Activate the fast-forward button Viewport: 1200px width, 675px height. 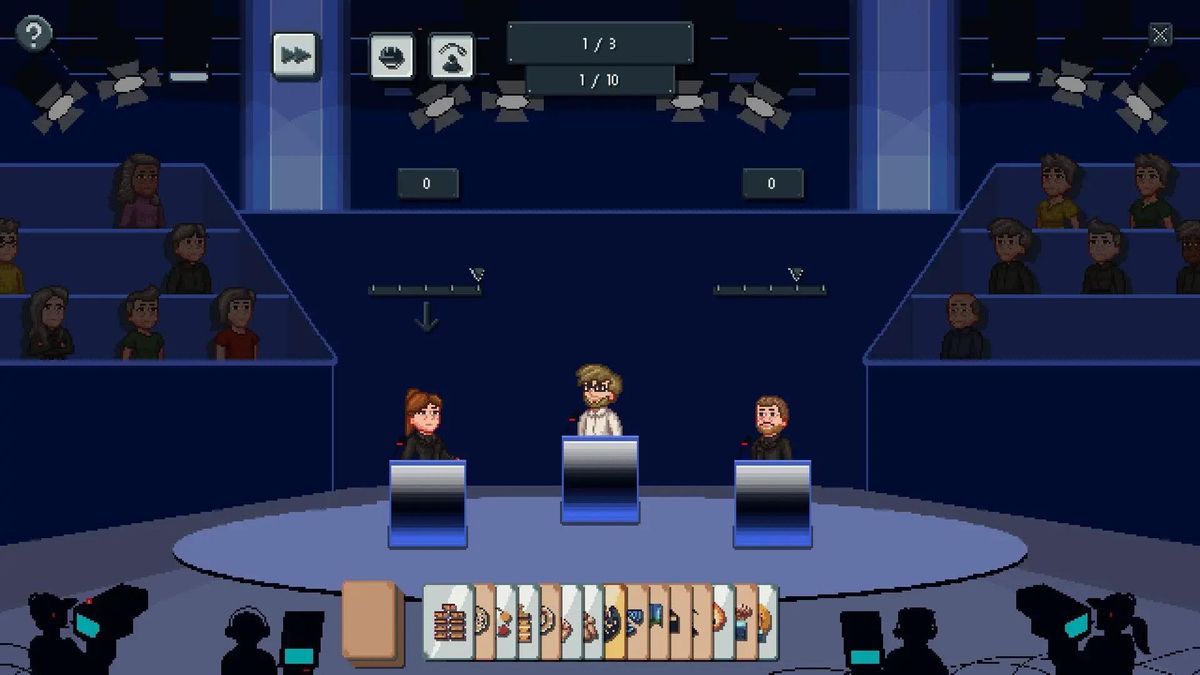point(295,55)
